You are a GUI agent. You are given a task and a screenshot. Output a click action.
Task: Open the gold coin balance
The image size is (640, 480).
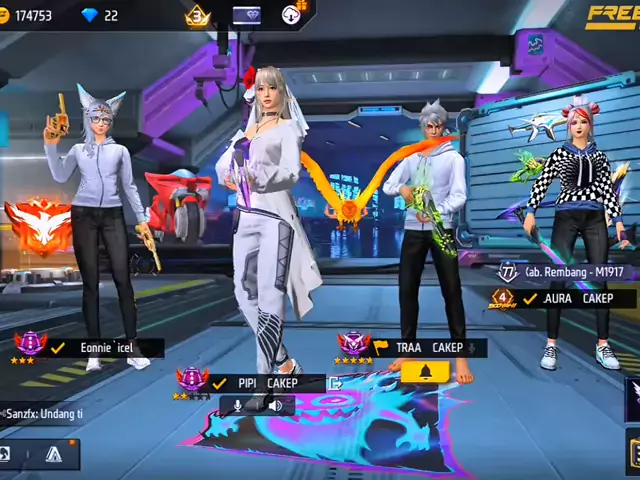pos(28,15)
